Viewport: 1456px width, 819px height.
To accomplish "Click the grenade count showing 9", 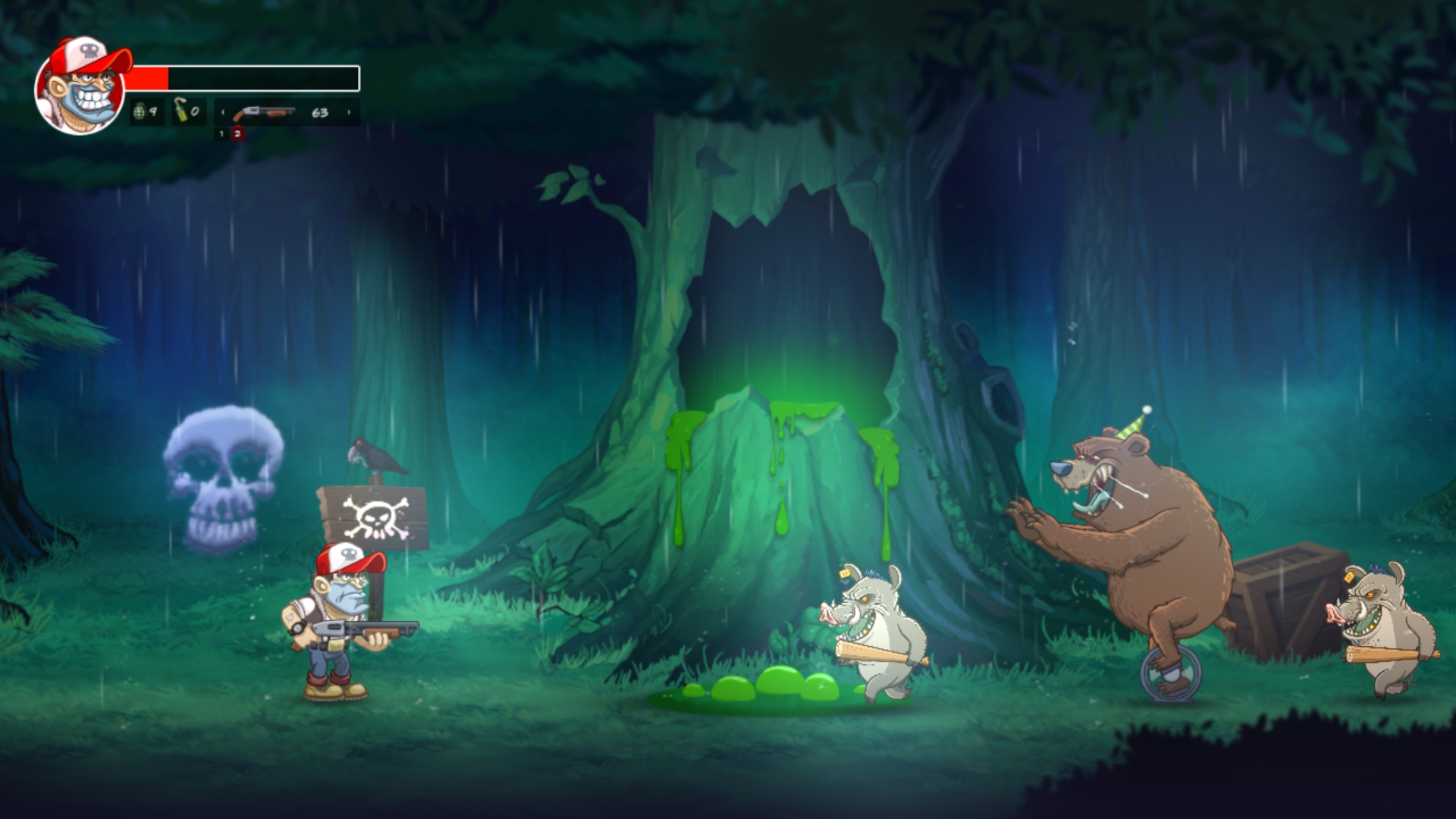I will (154, 112).
